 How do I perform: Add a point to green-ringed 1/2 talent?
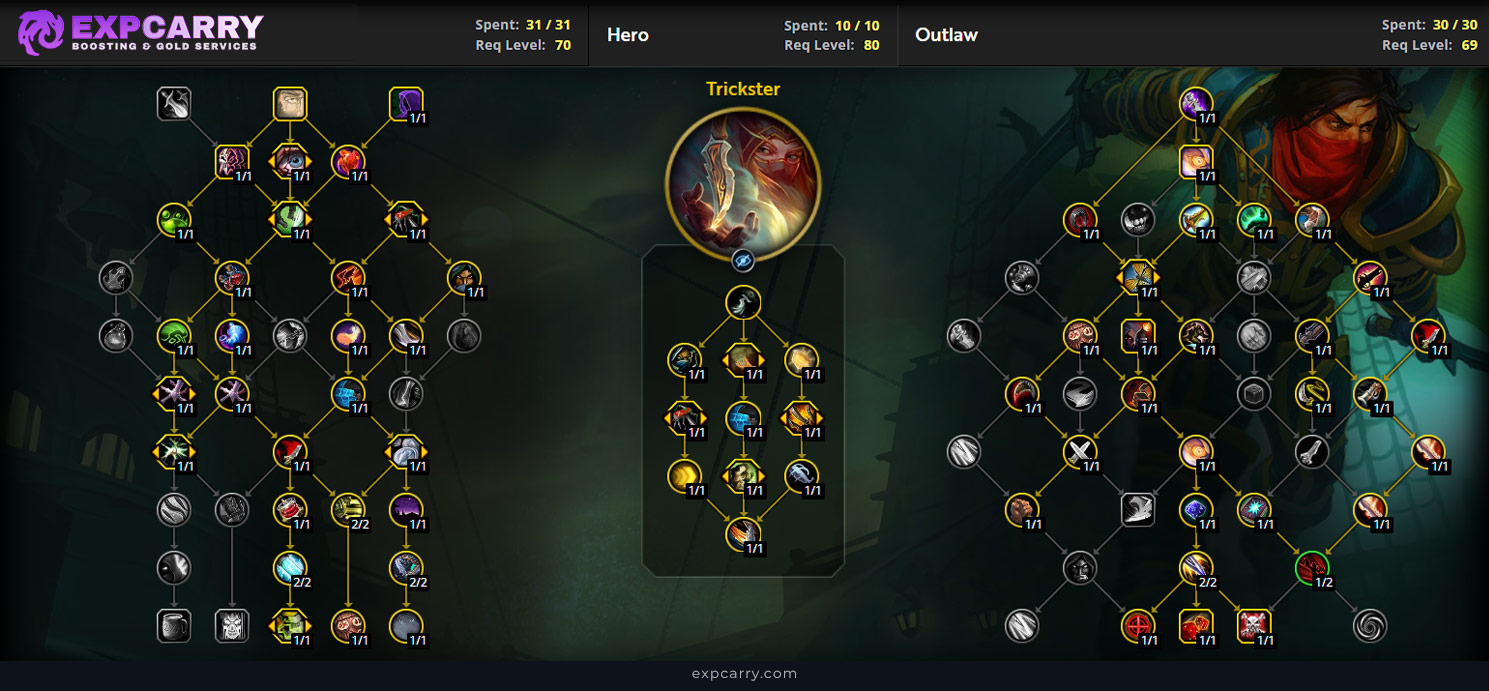pyautogui.click(x=1312, y=568)
